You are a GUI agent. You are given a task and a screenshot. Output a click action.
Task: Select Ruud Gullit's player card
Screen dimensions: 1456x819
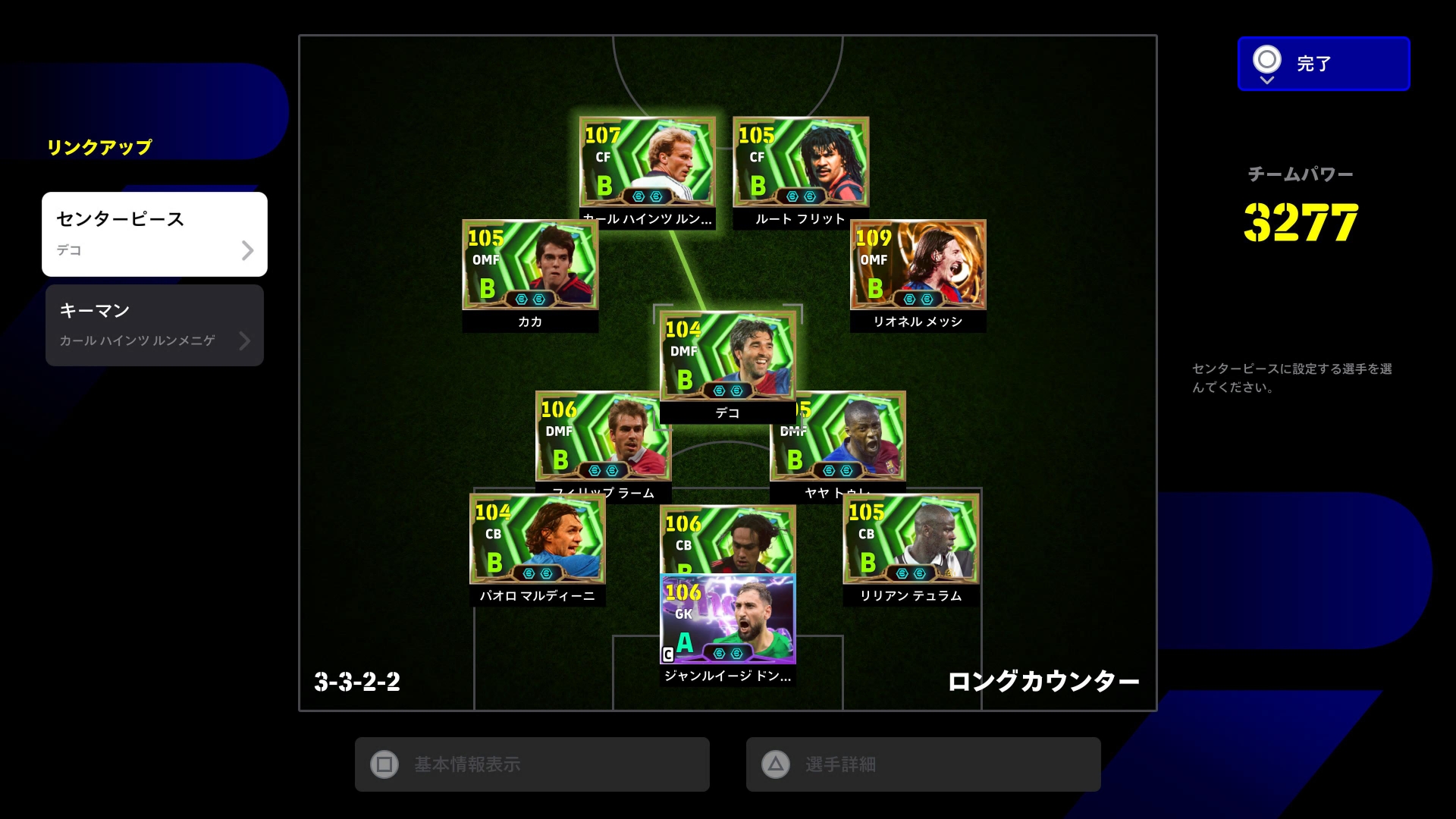click(801, 162)
